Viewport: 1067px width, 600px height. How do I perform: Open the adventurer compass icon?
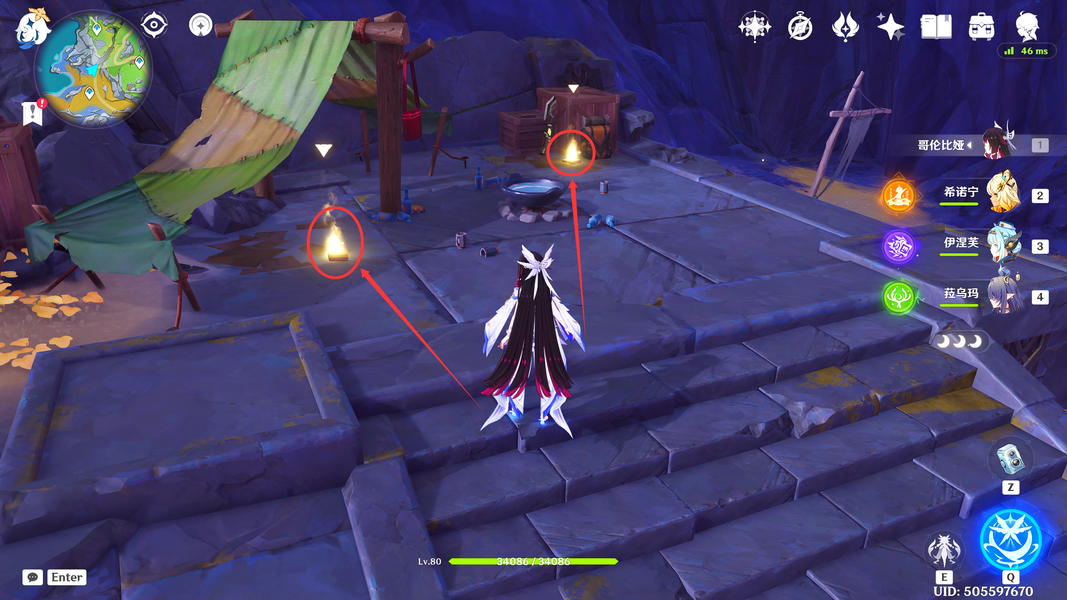pos(800,26)
